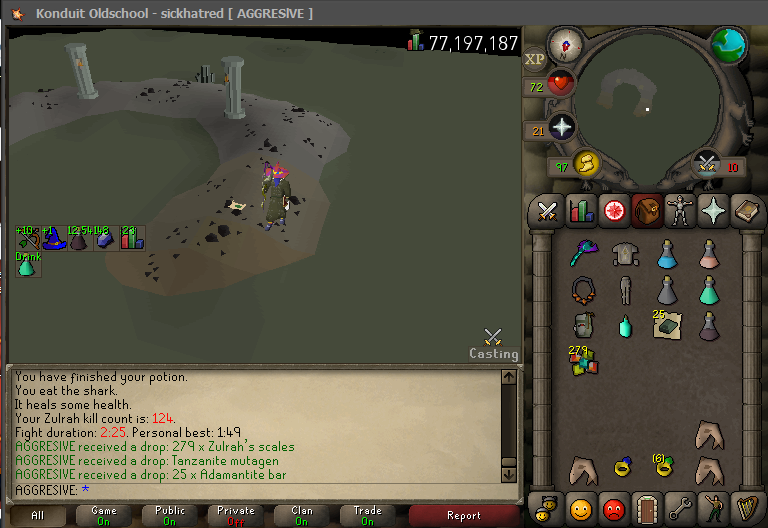Switch to the Skills tab
Viewport: 768px width, 528px height.
[x=581, y=211]
